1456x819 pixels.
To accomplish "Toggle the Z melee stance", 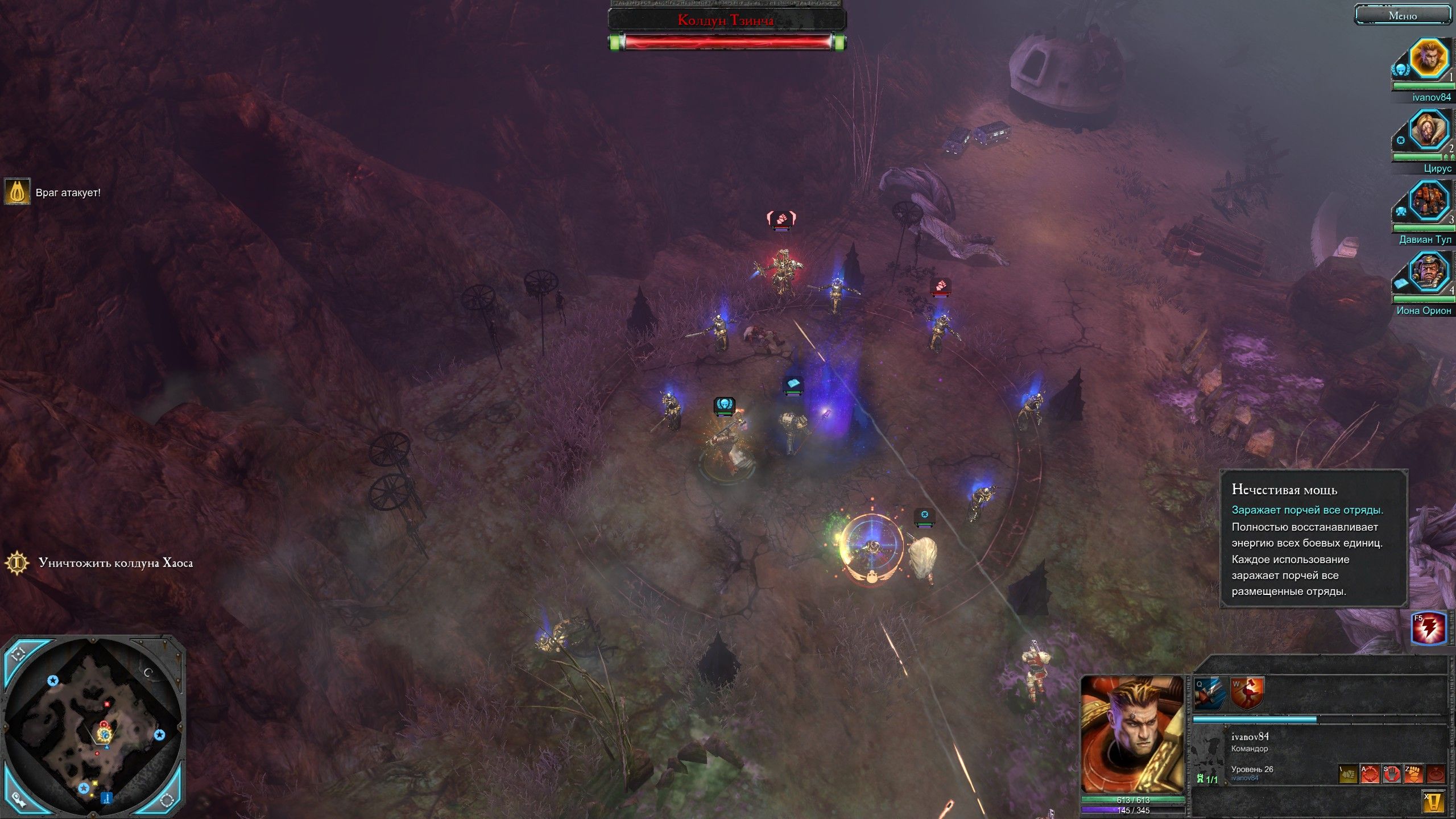I will pyautogui.click(x=1413, y=775).
